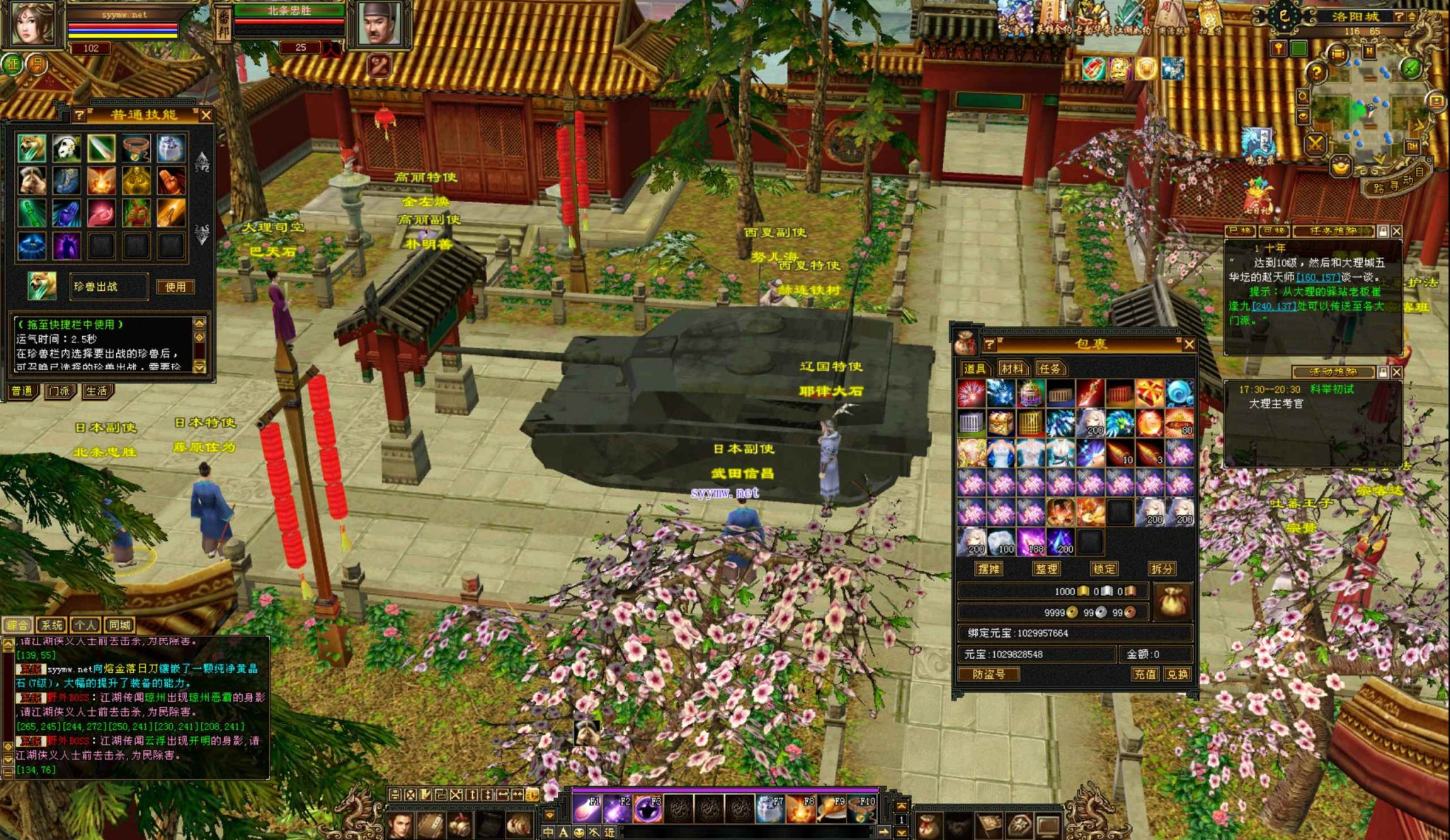Viewport: 1450px width, 840px height.
Task: Click the money pouch icon in the inventory panel
Action: (1172, 600)
